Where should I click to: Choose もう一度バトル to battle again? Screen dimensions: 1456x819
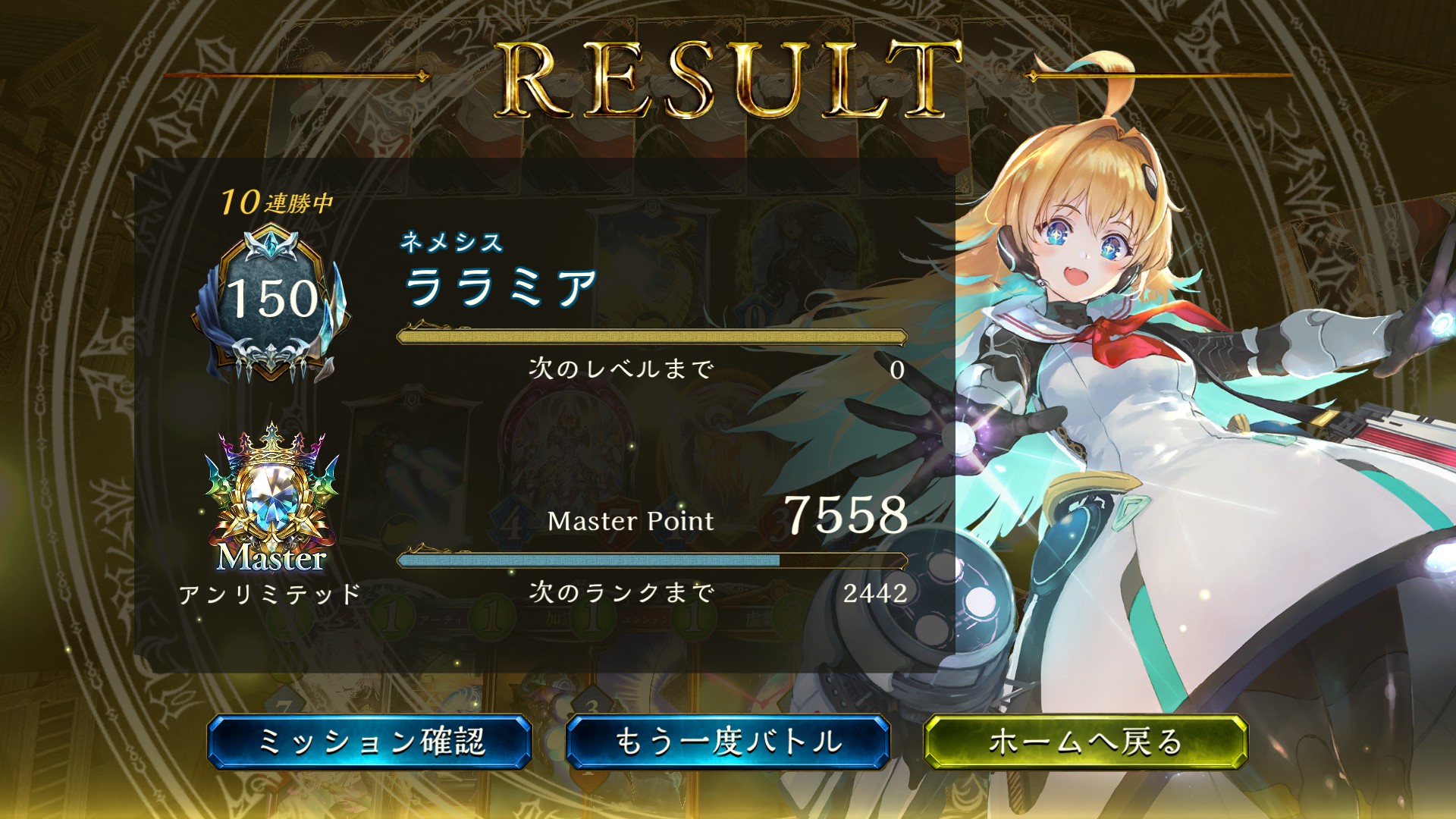728,742
